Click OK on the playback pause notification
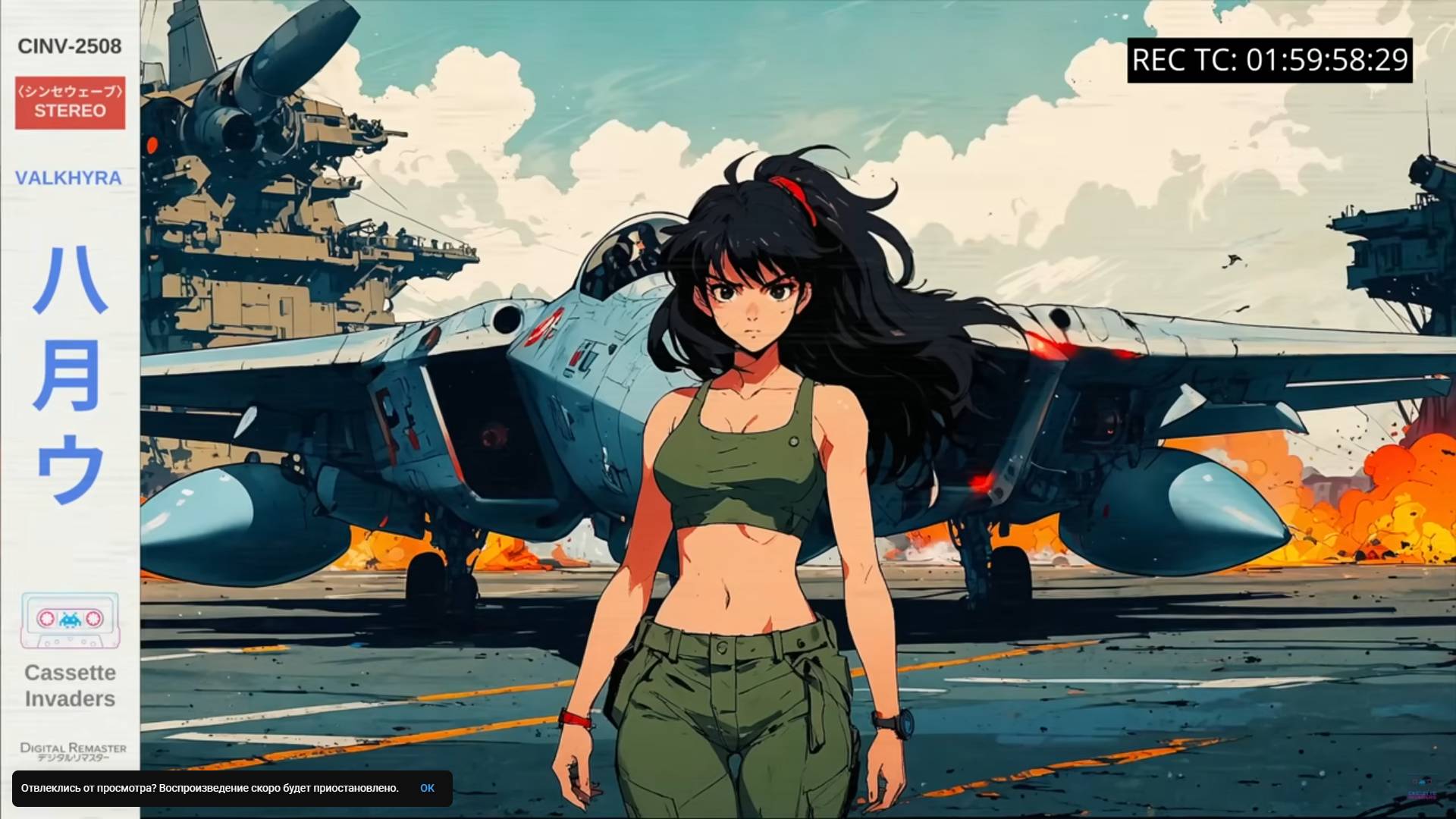 [x=427, y=788]
